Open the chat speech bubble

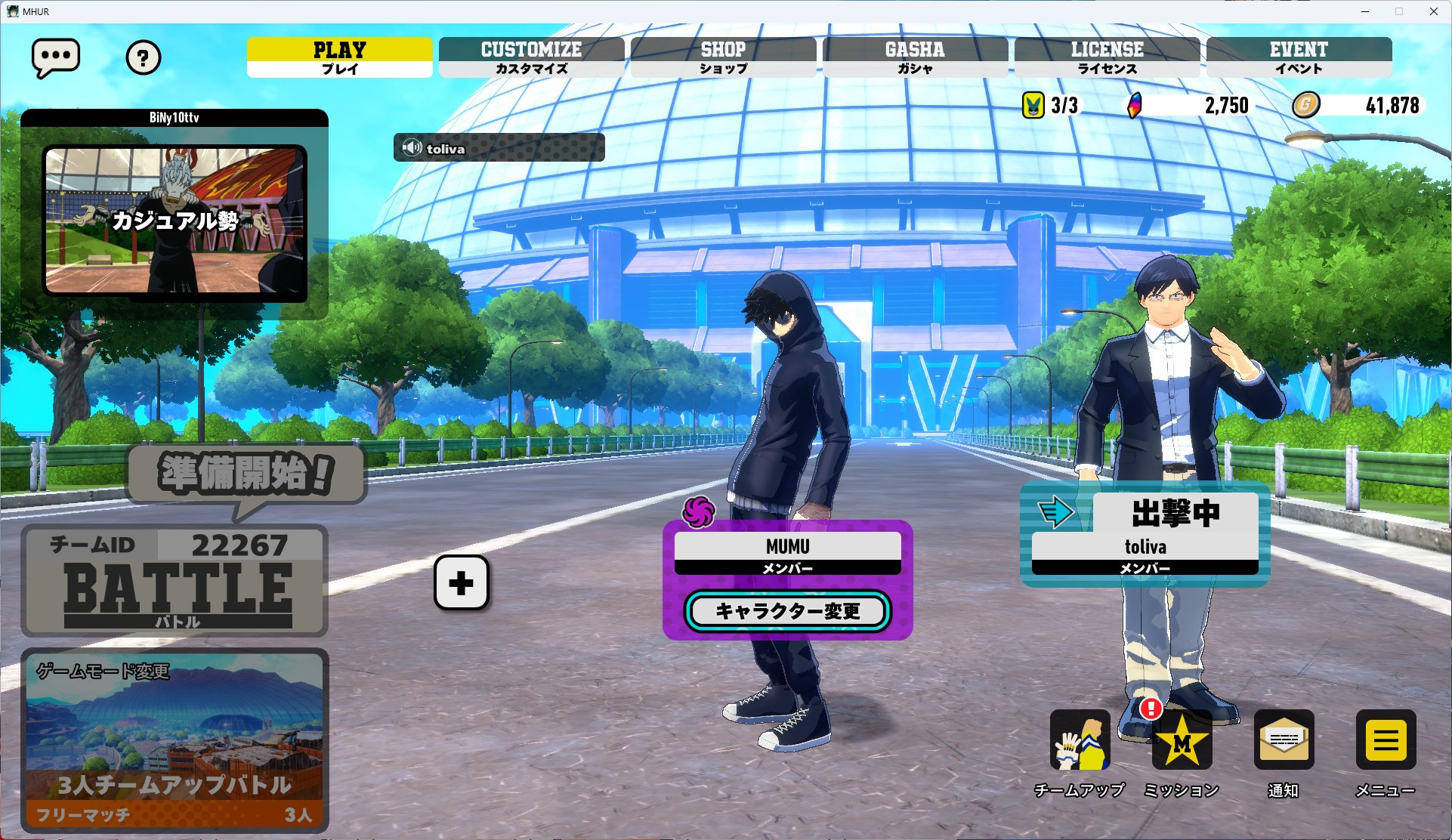pos(55,57)
